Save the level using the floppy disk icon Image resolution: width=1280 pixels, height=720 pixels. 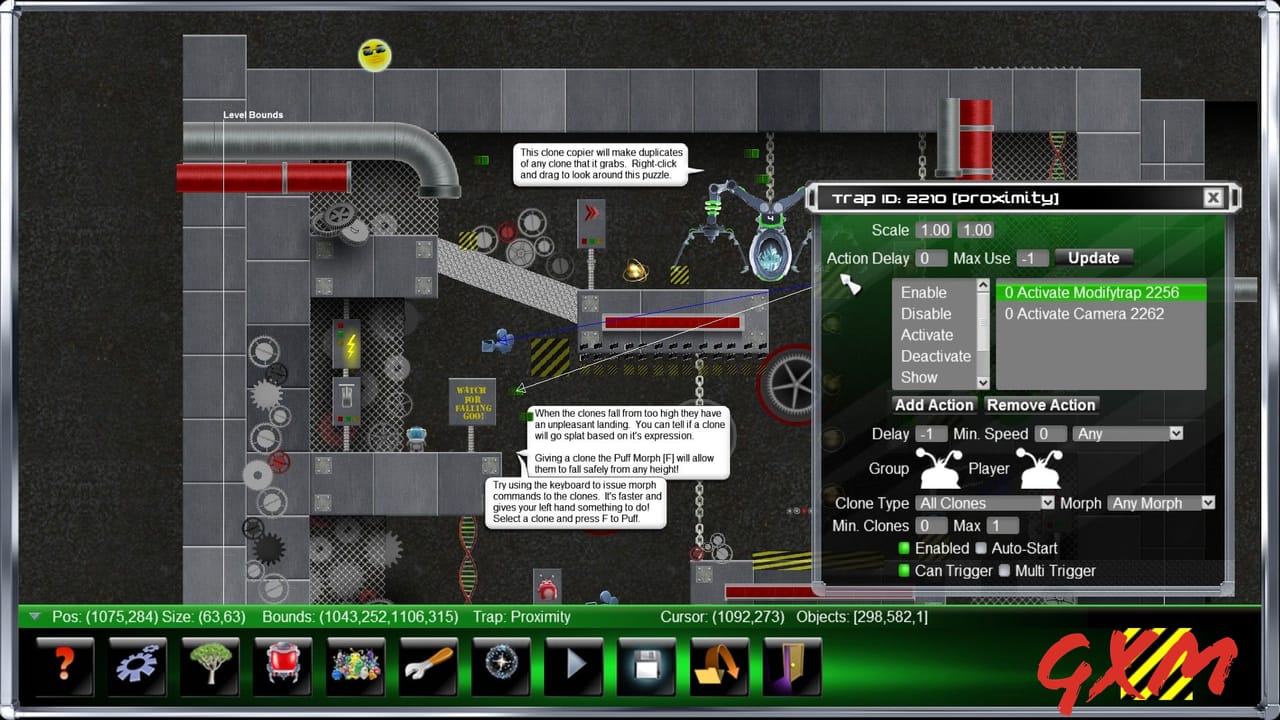pyautogui.click(x=646, y=665)
